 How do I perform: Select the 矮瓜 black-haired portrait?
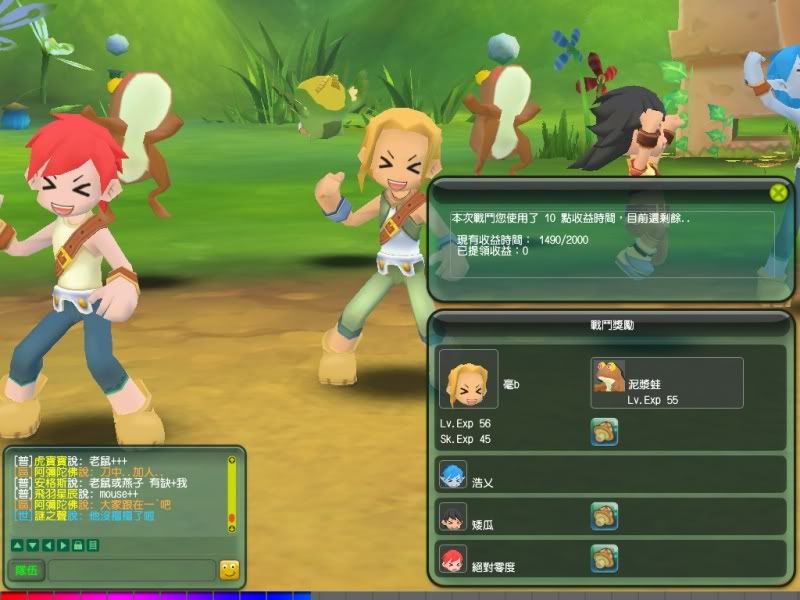(x=453, y=516)
